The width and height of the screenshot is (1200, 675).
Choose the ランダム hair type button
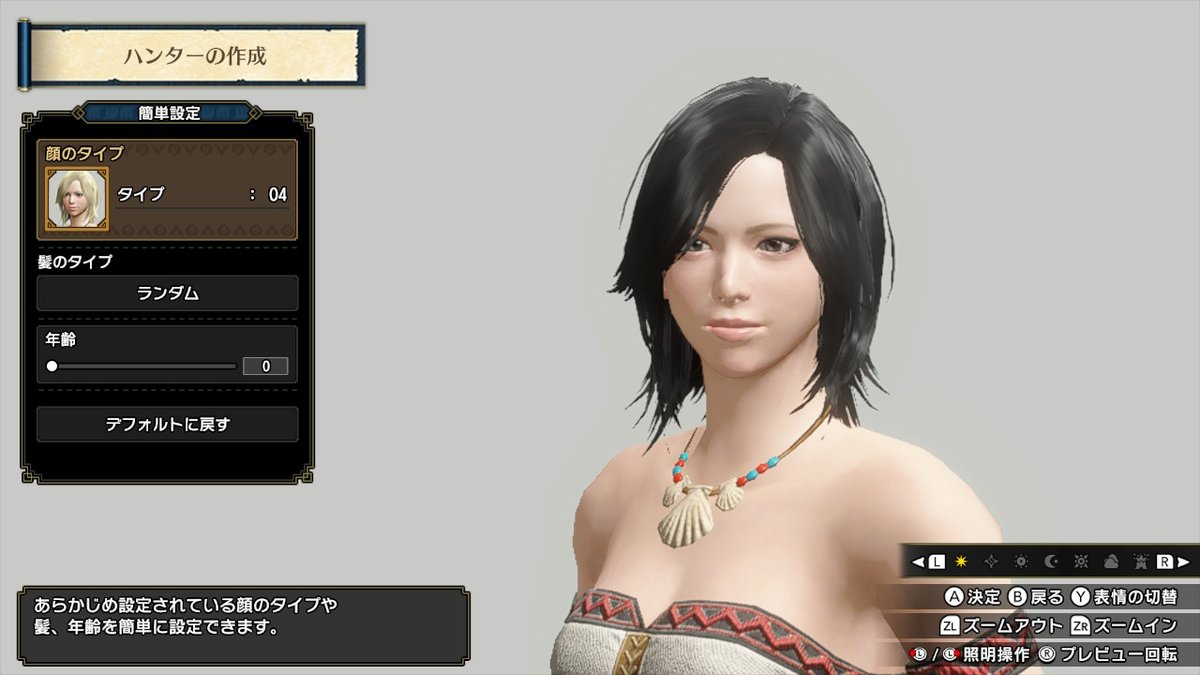(x=167, y=293)
